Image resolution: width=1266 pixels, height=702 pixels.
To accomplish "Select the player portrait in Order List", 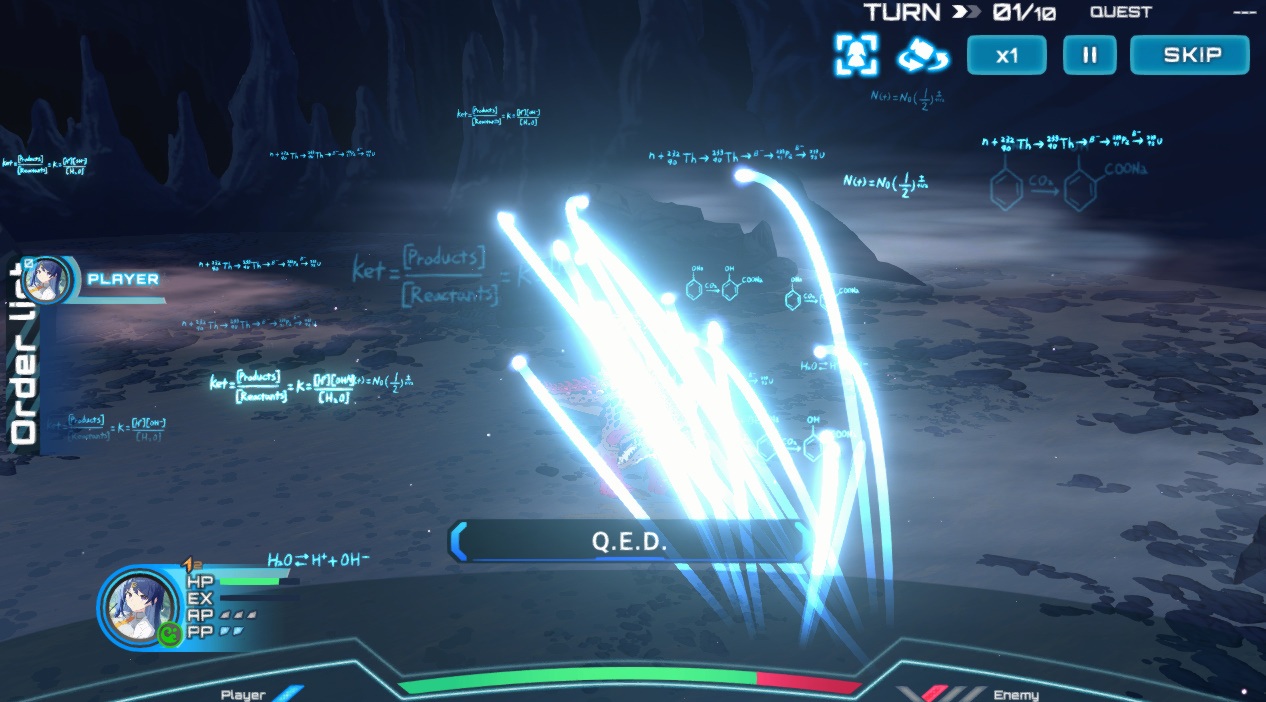I will coord(46,279).
